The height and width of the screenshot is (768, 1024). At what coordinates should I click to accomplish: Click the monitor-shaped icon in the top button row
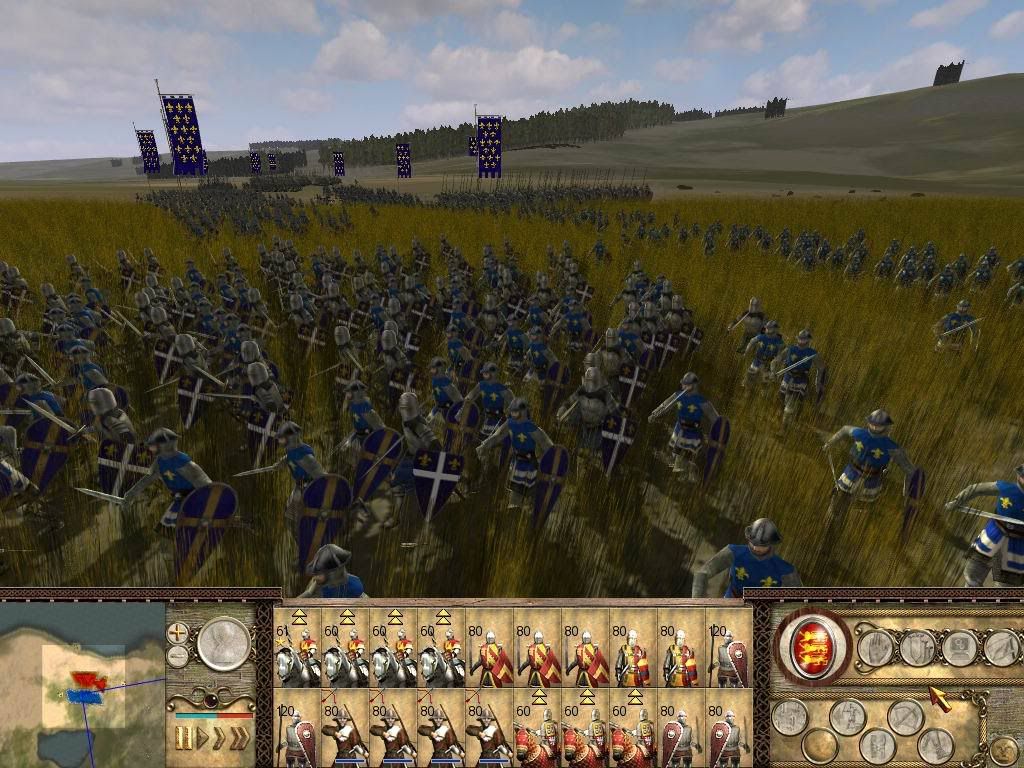pyautogui.click(x=959, y=648)
